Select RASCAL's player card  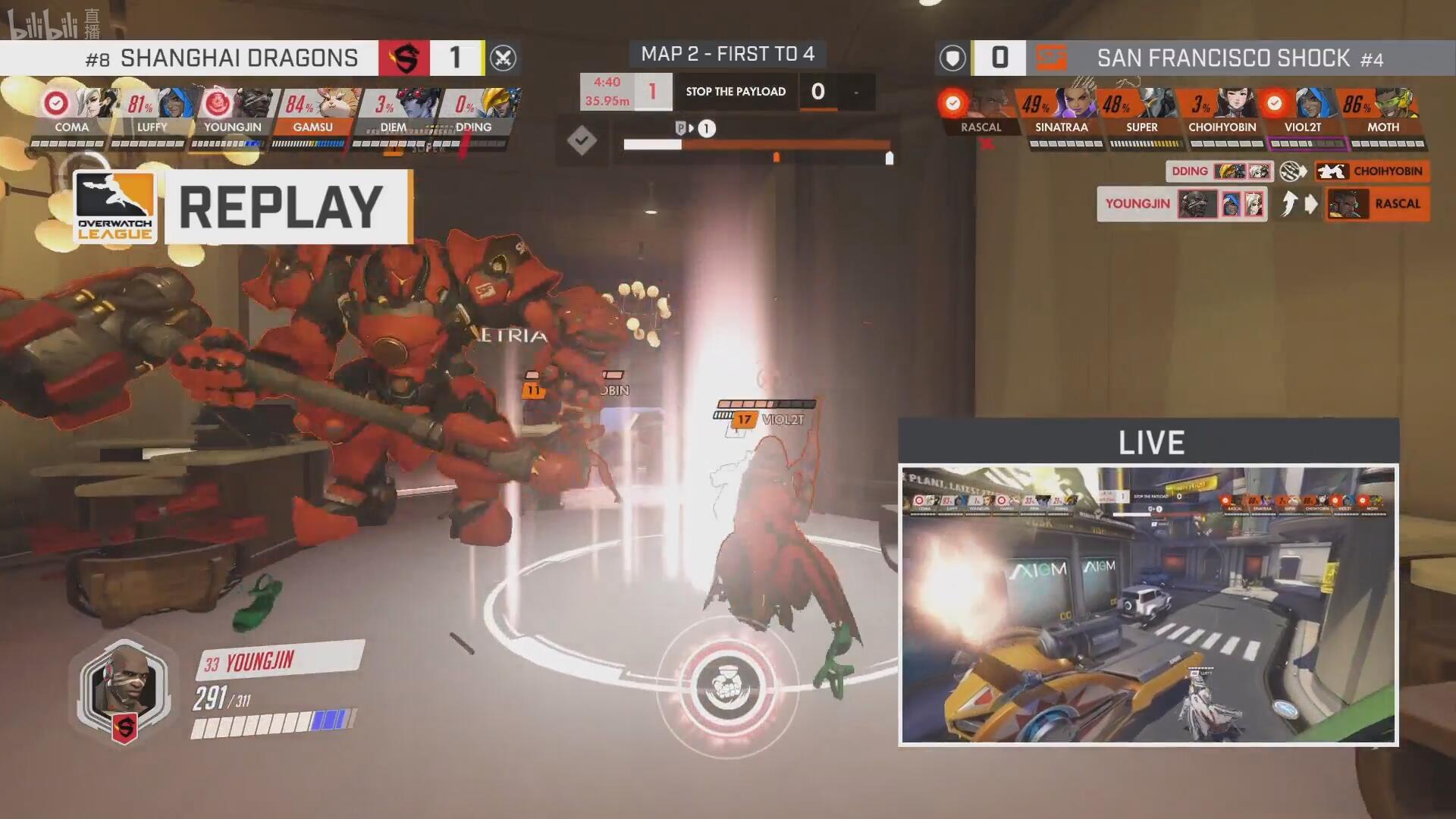981,114
